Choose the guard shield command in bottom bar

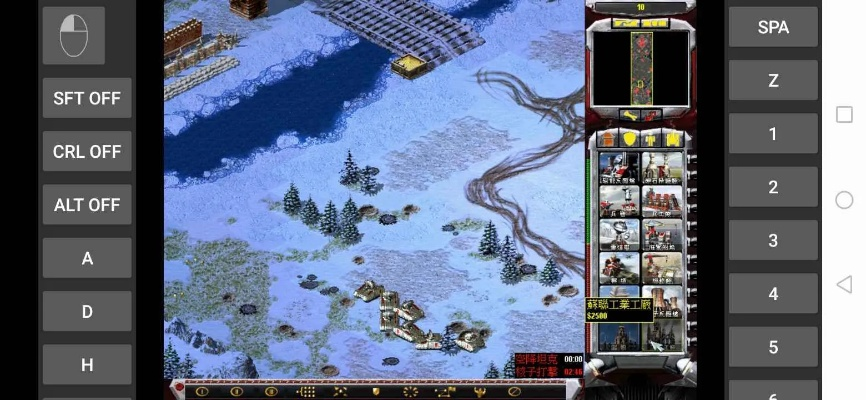pos(375,391)
